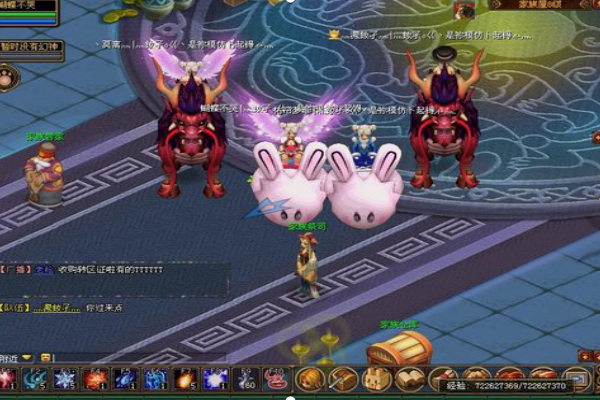Click the player avatar in top-right corner
600x400 pixels.
pos(464,10)
